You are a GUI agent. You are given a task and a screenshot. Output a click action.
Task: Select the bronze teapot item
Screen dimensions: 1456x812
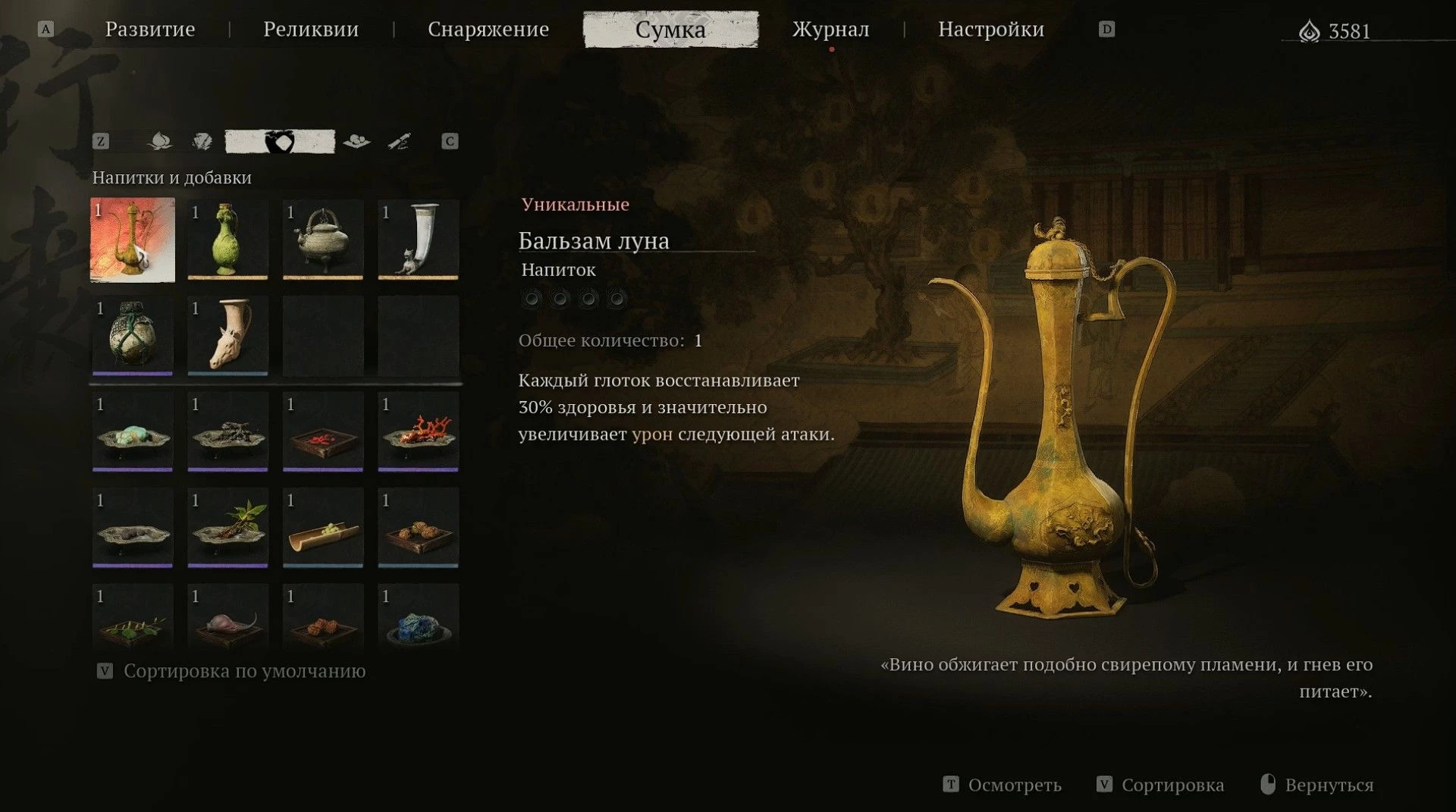tap(323, 240)
